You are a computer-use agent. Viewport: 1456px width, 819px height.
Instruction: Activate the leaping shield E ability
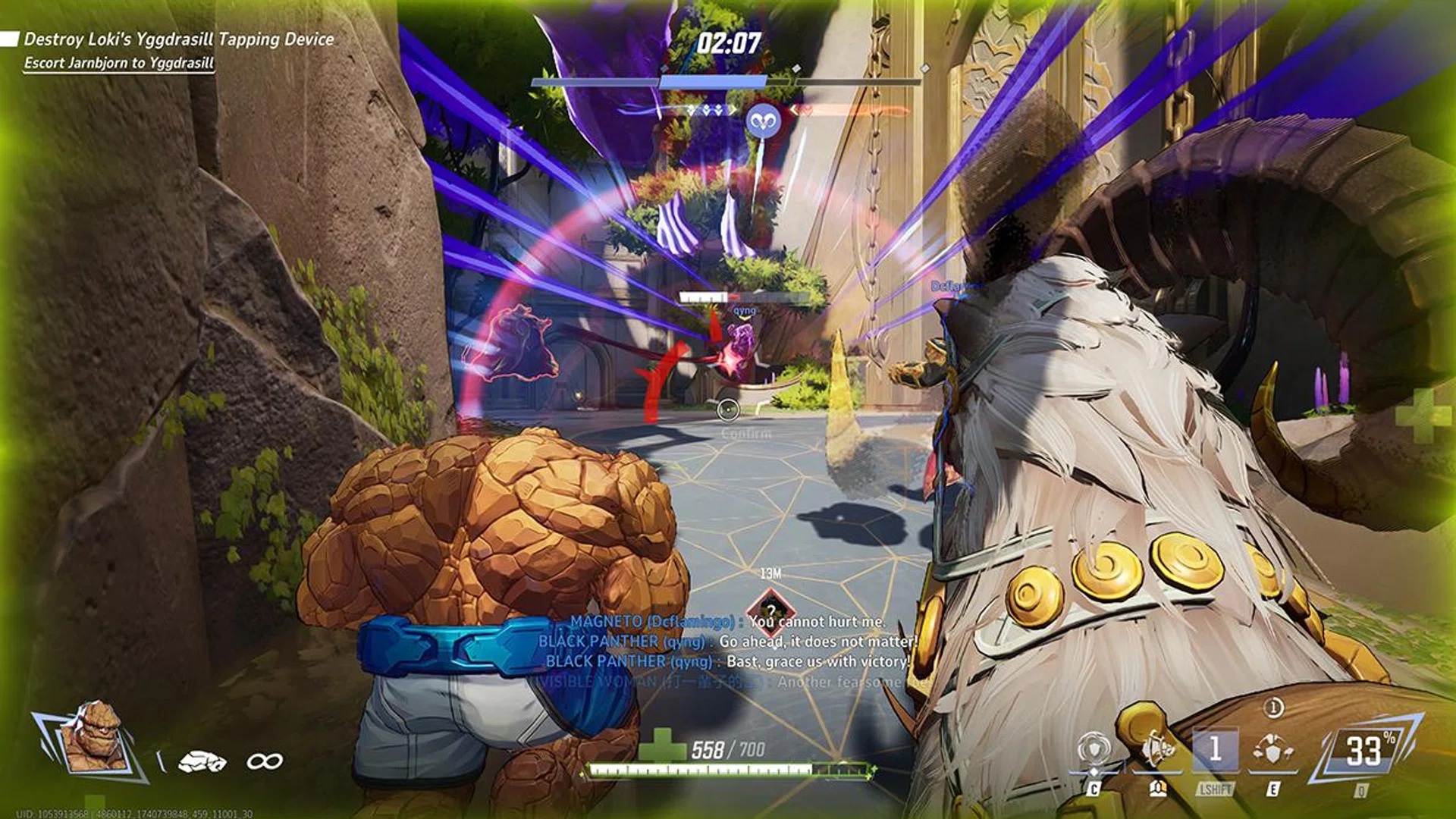pos(1273,751)
